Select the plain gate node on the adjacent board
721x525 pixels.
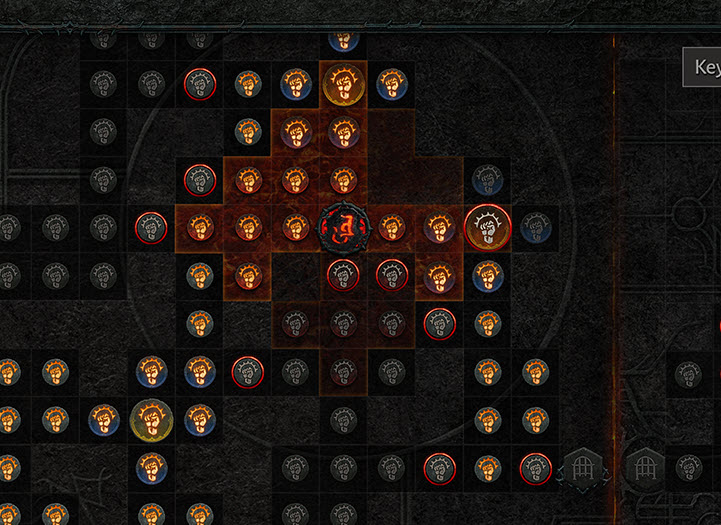click(x=643, y=467)
